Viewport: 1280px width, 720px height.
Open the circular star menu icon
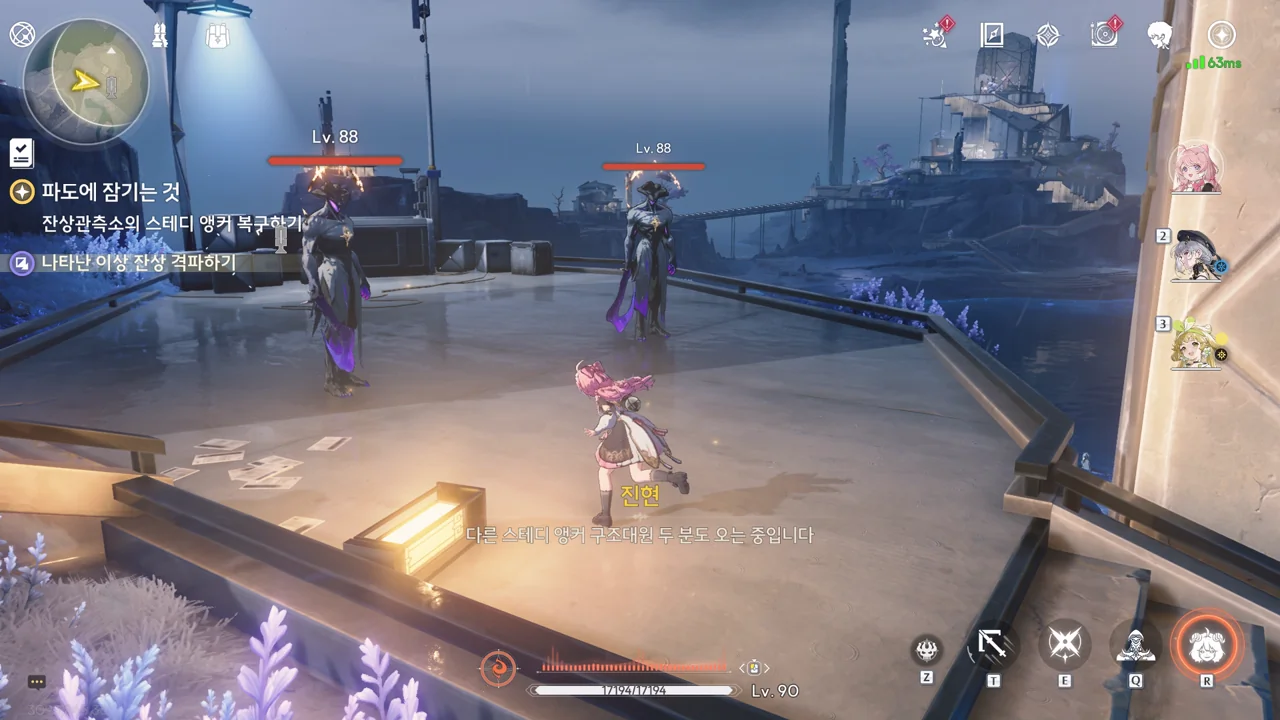coord(1221,35)
